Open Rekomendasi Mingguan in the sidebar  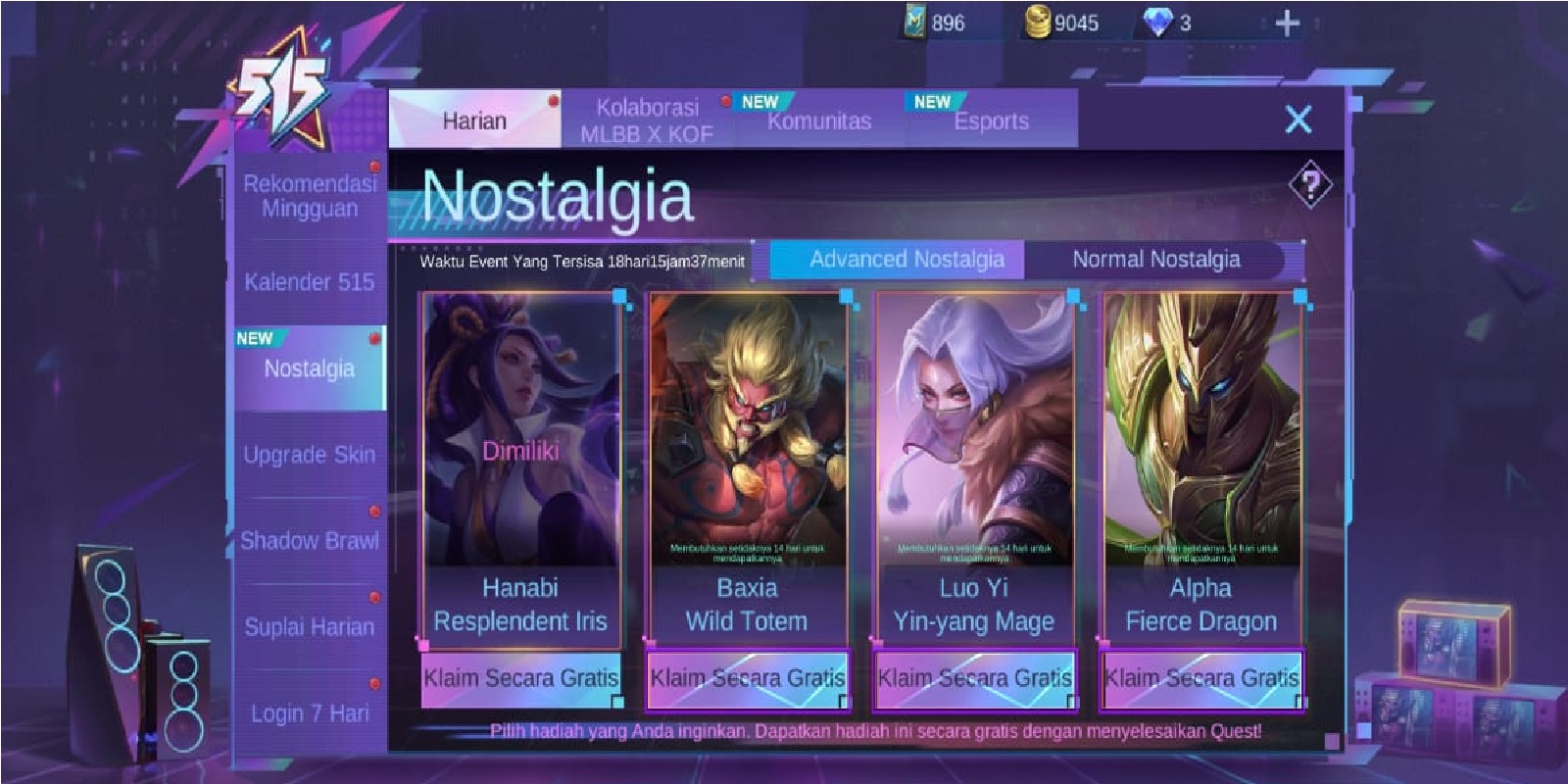click(x=310, y=196)
